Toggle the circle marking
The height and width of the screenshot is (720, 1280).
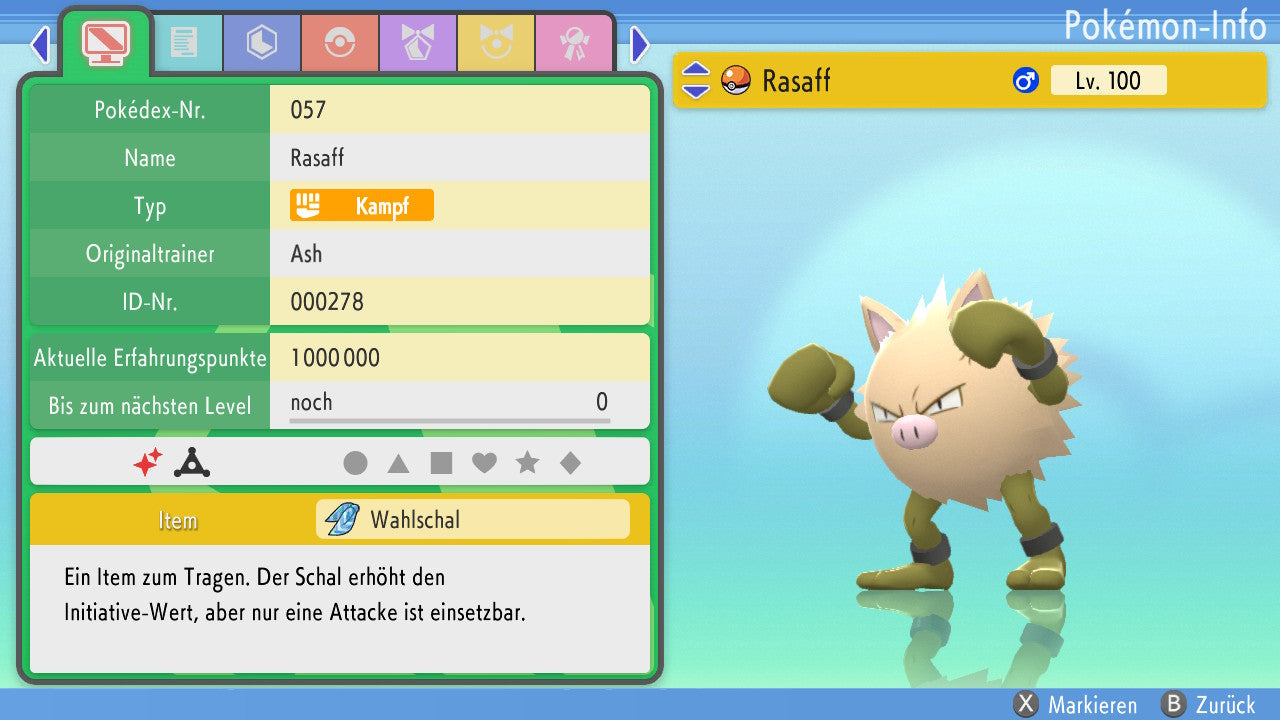(355, 463)
